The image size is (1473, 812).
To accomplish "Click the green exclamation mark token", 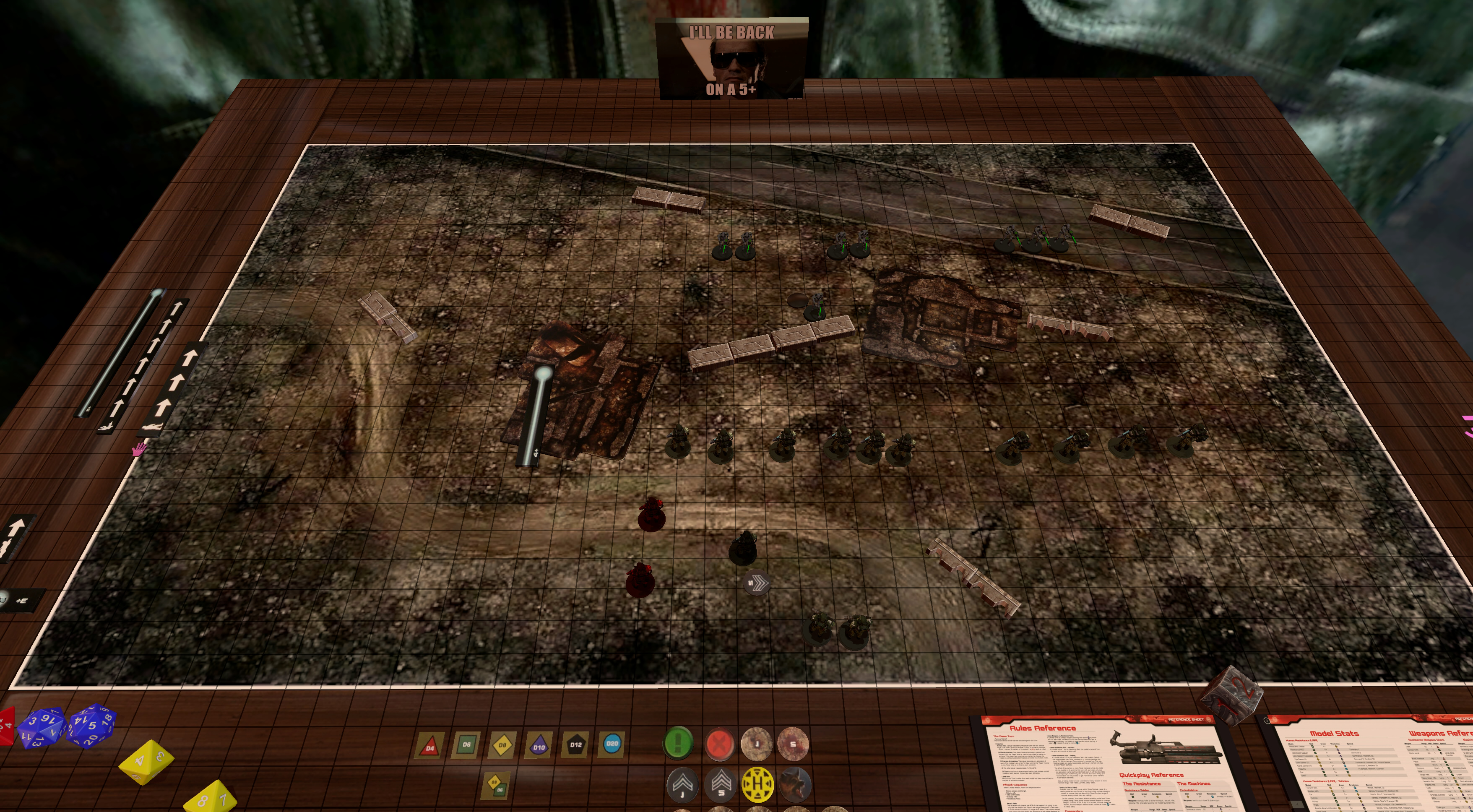I will click(x=679, y=743).
